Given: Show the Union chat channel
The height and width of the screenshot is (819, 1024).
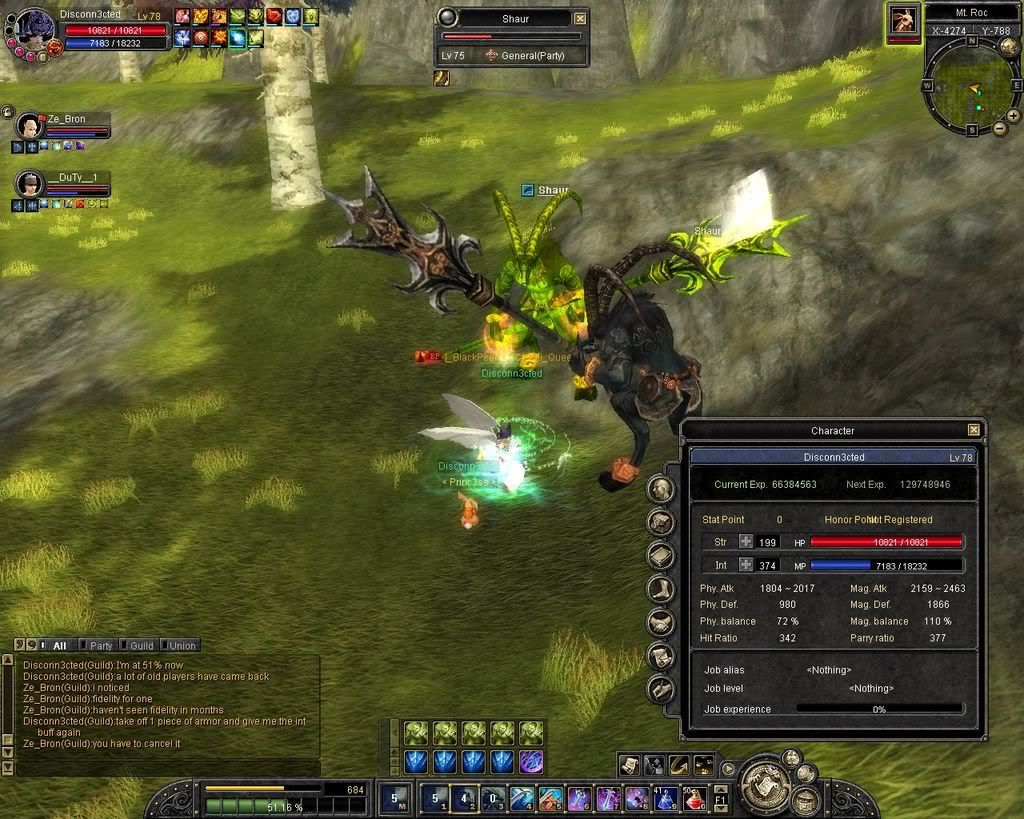Looking at the screenshot, I should tap(181, 645).
